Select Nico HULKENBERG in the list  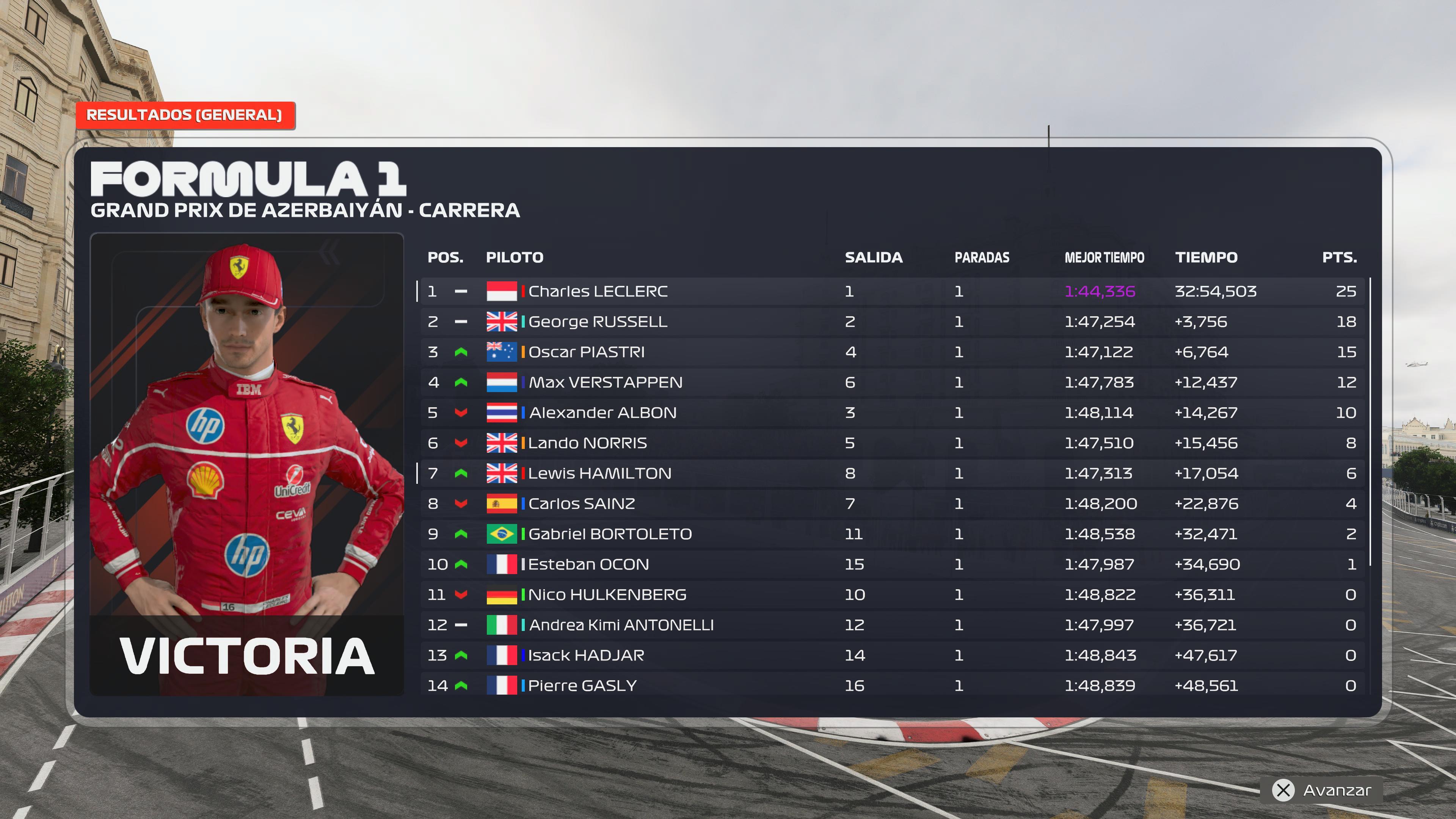click(607, 595)
